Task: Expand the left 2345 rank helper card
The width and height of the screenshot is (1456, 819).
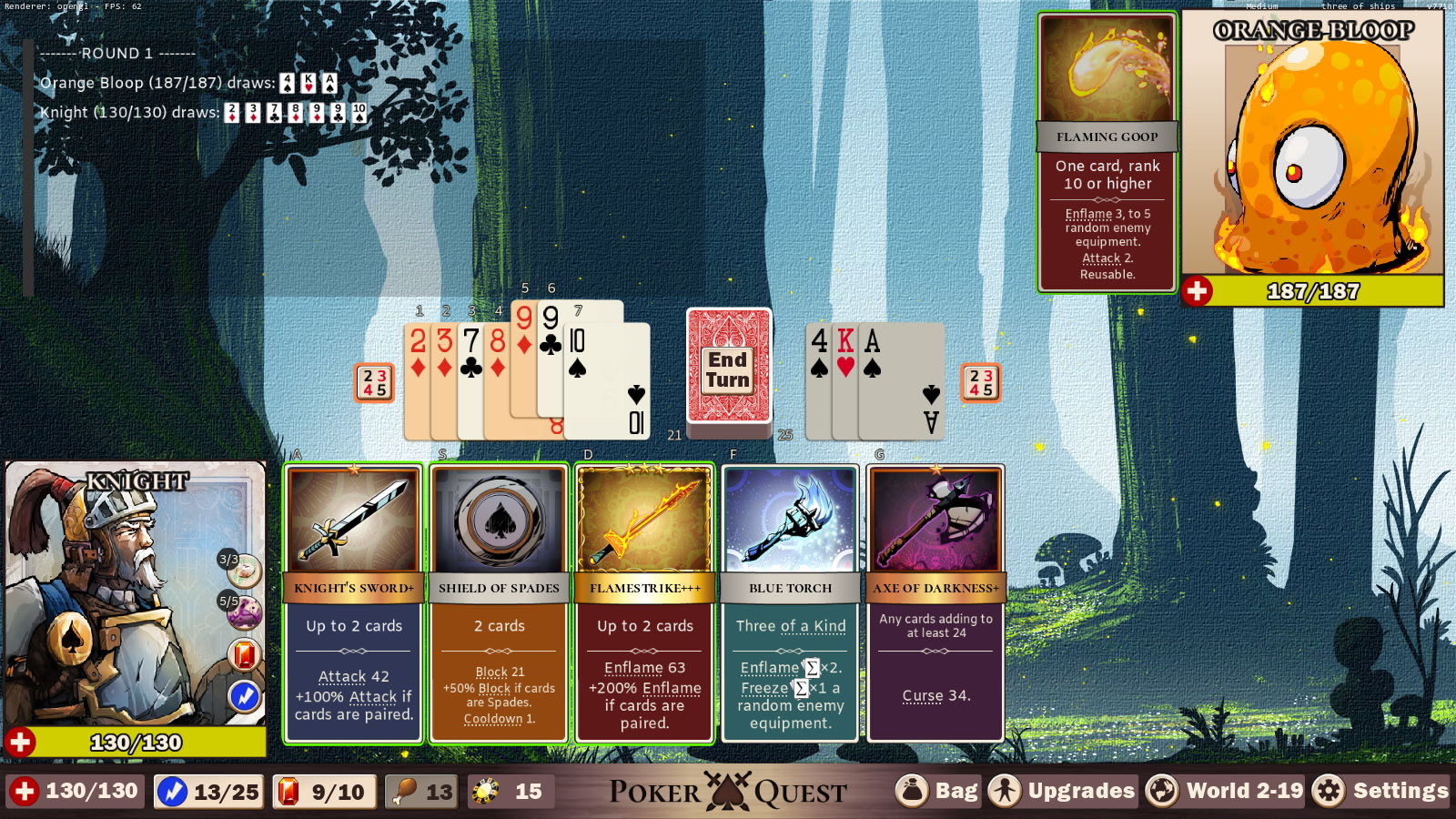Action: coord(373,382)
